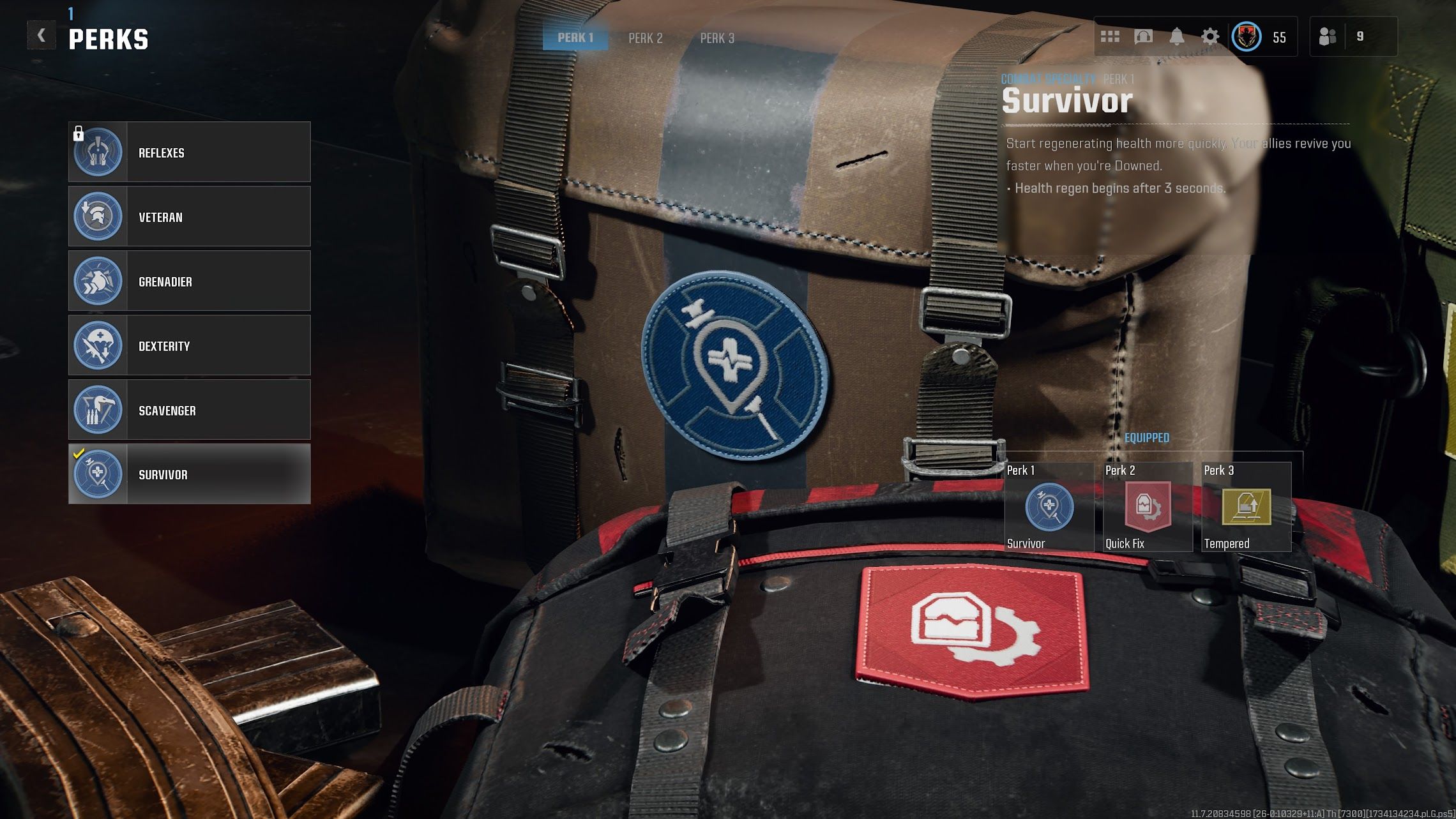Select the Dexterity perk icon

97,345
